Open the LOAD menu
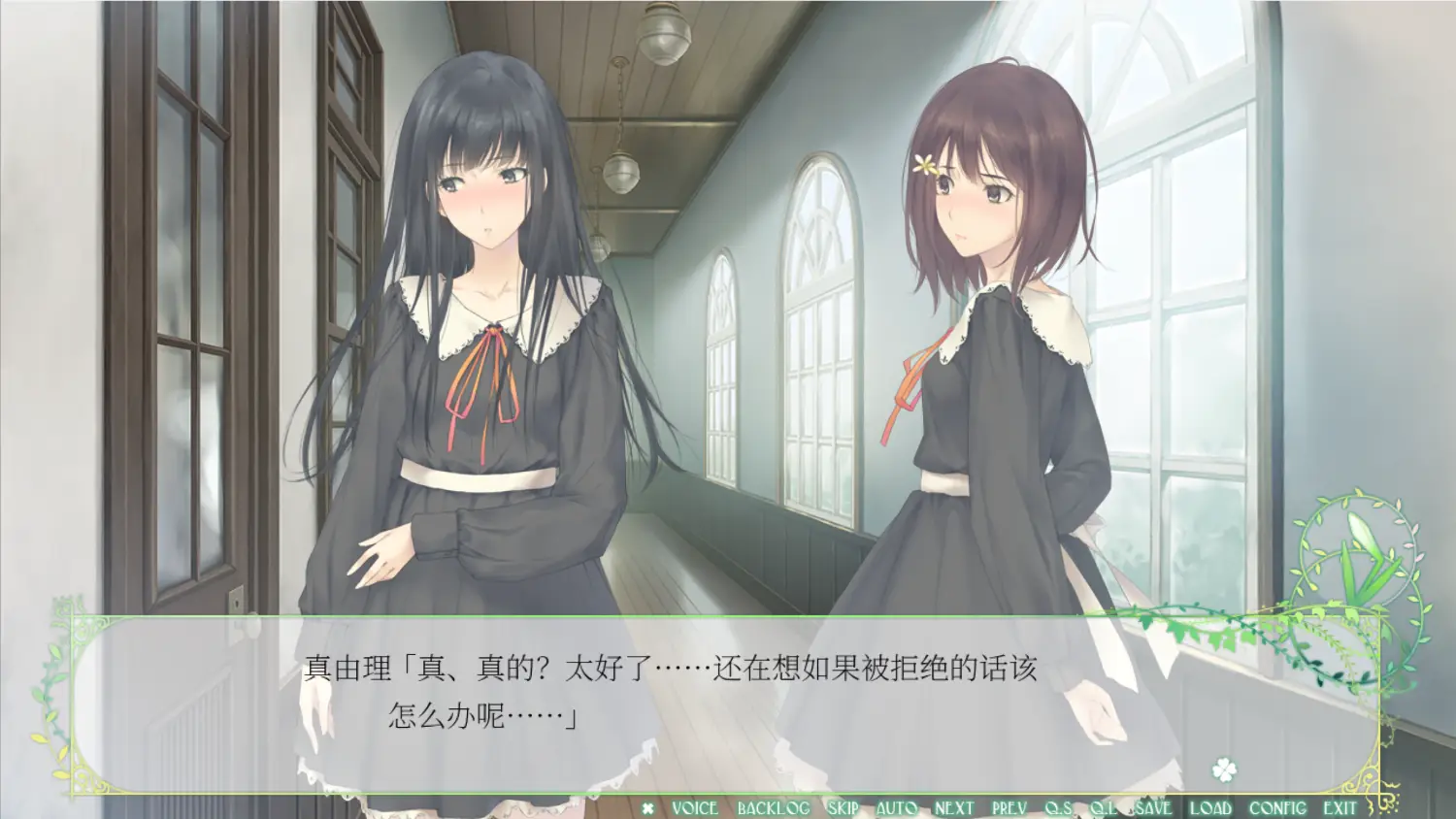 click(1210, 808)
